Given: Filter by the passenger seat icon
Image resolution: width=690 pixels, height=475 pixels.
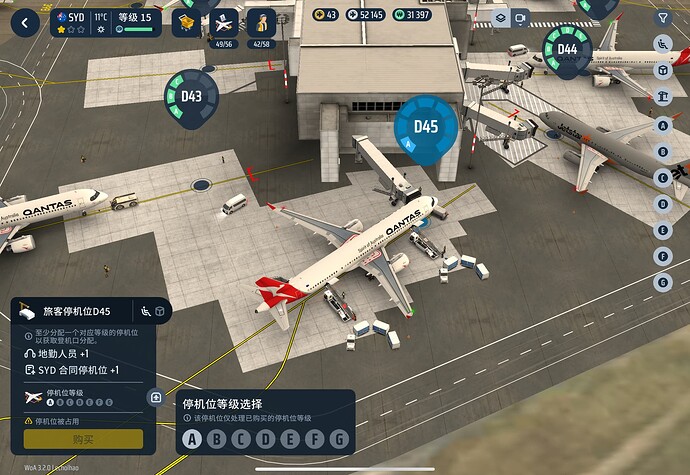Looking at the screenshot, I should pyautogui.click(x=662, y=44).
